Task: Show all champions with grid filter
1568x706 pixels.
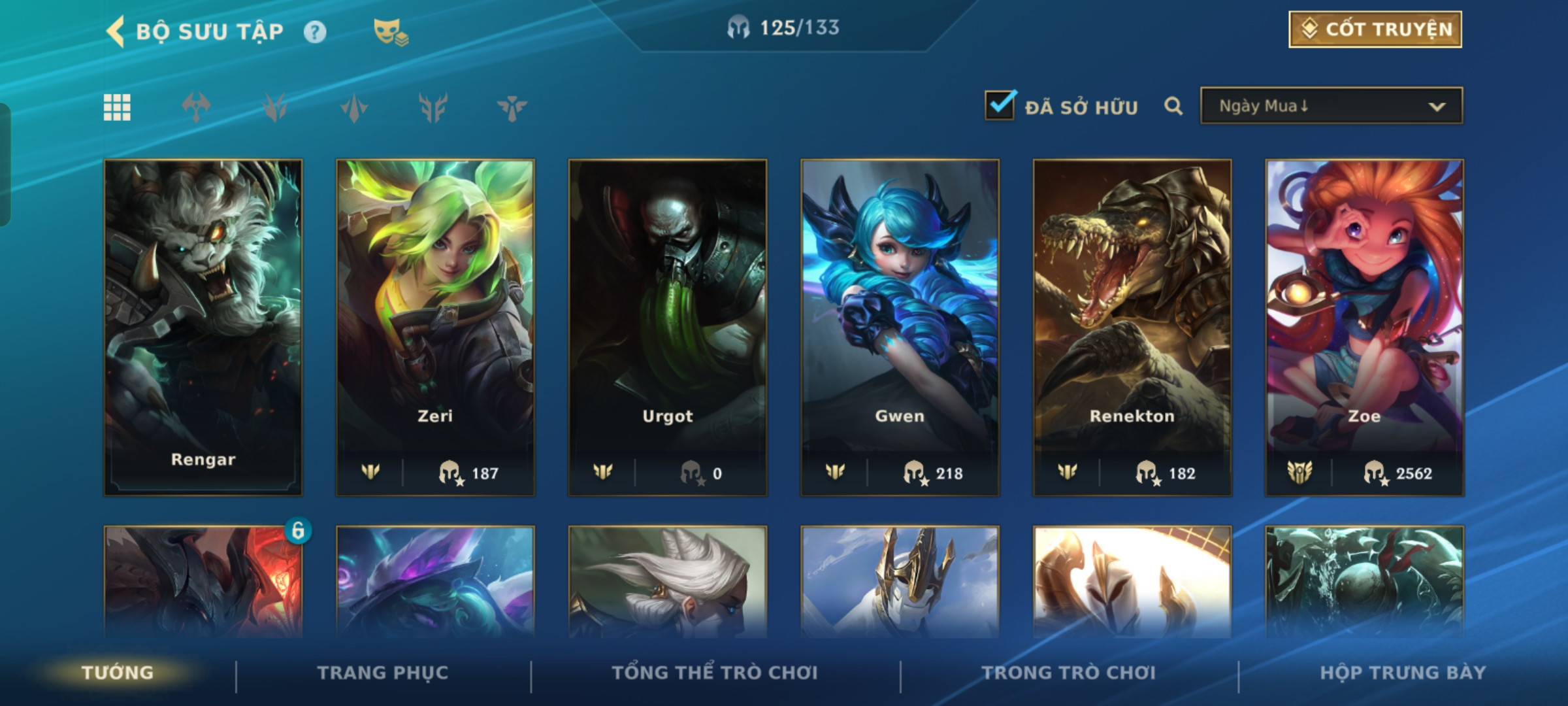Action: pyautogui.click(x=117, y=107)
